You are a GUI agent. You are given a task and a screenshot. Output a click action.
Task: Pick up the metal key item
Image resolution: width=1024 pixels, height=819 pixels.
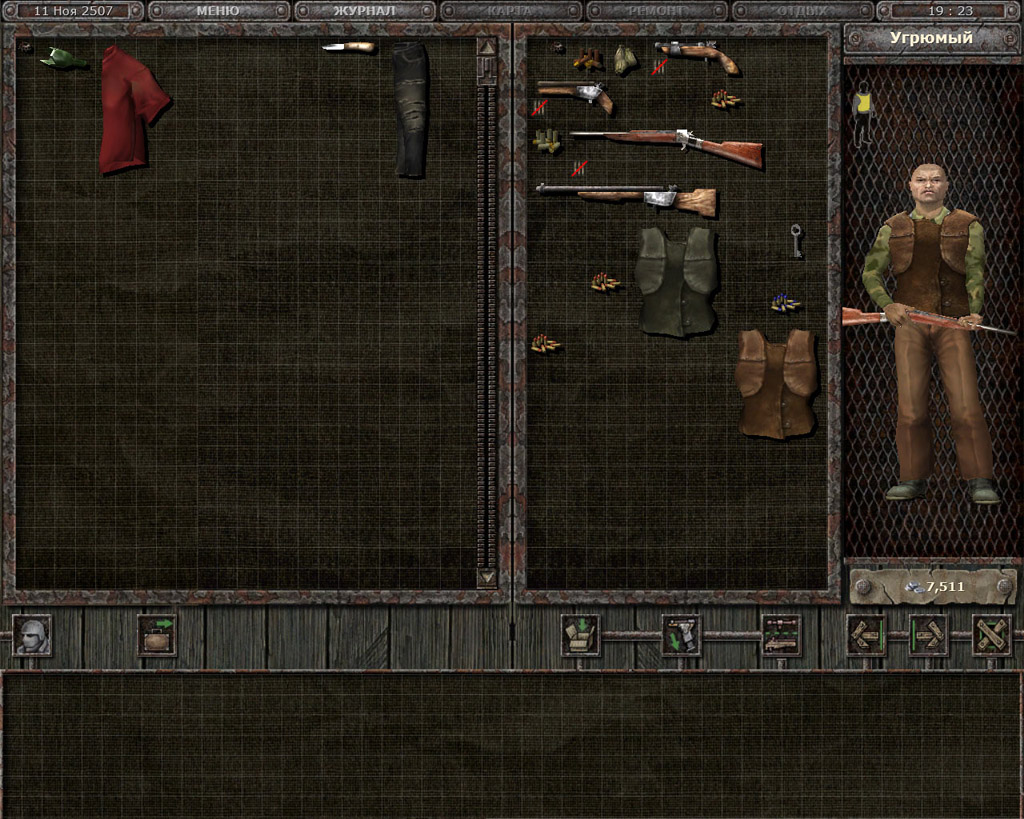pyautogui.click(x=796, y=240)
